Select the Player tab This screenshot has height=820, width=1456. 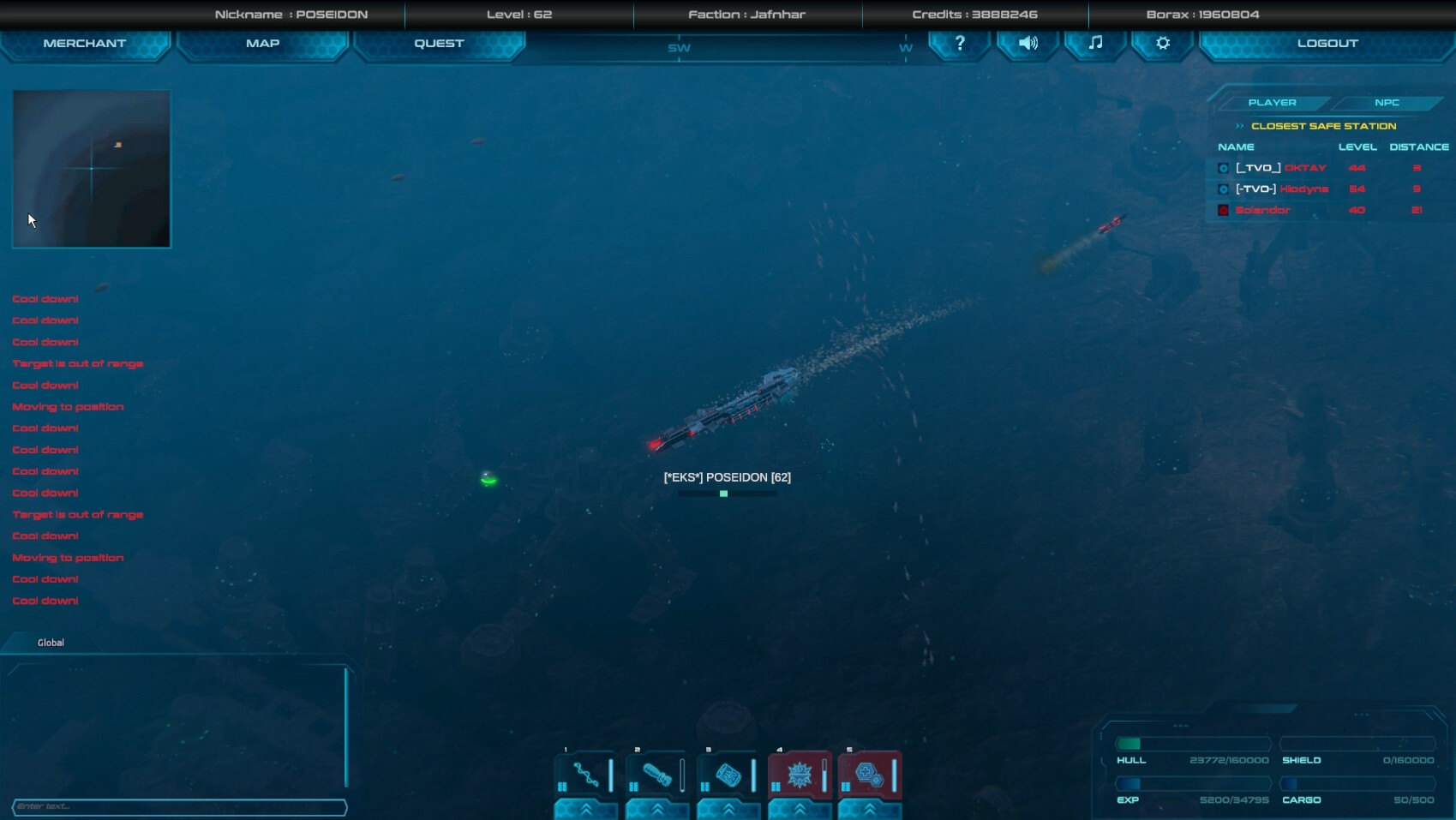[1273, 102]
